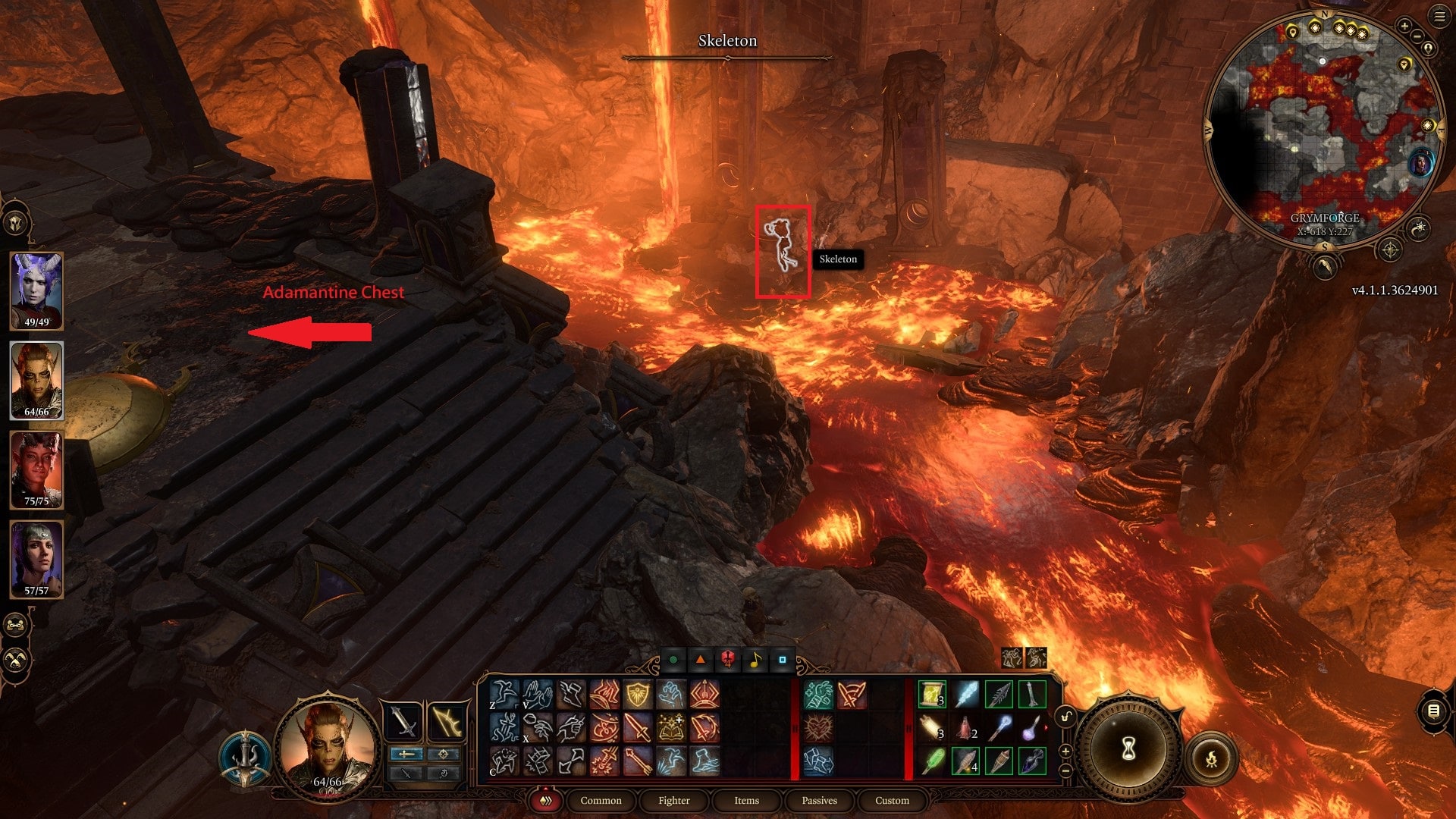Select the Items hotbar tab
This screenshot has height=819, width=1456.
746,800
